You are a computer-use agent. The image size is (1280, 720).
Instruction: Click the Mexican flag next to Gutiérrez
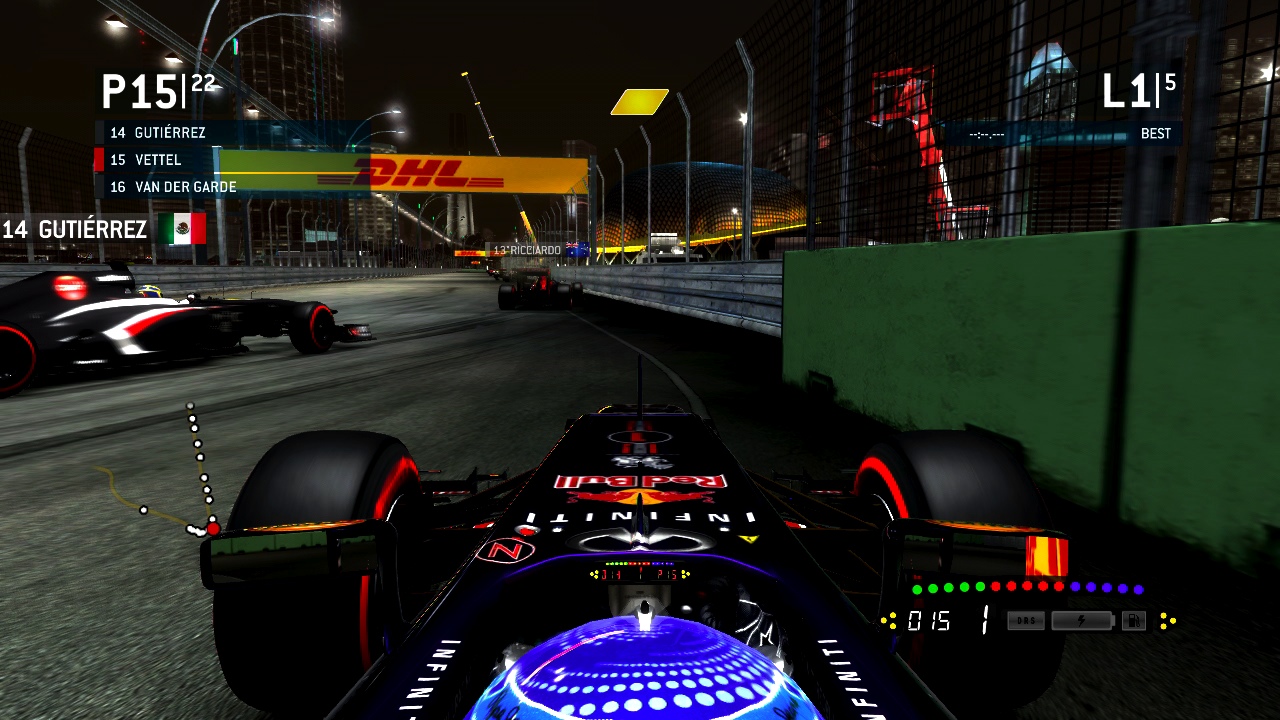tap(183, 230)
